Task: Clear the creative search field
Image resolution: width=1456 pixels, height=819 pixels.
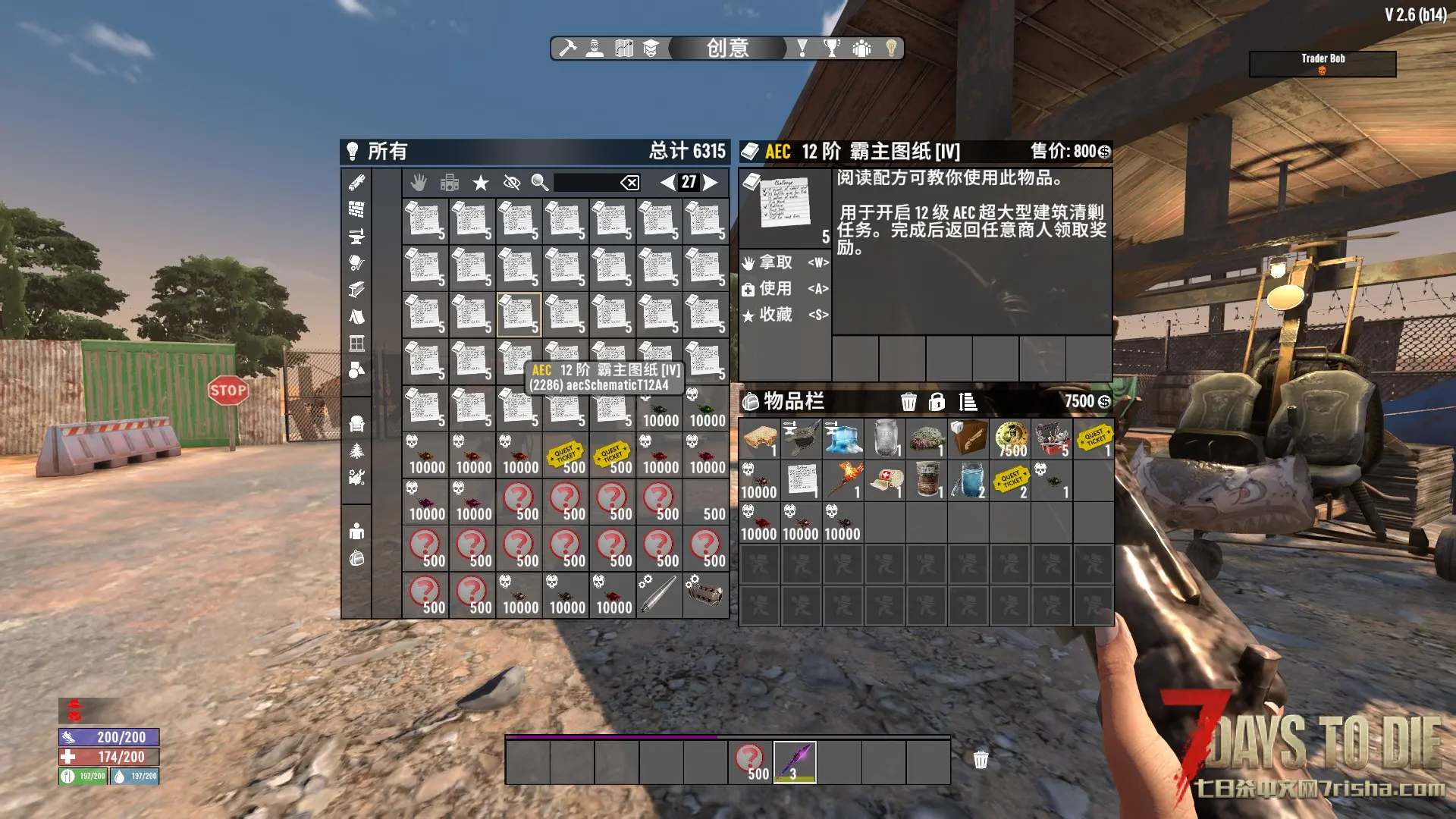Action: click(x=629, y=182)
